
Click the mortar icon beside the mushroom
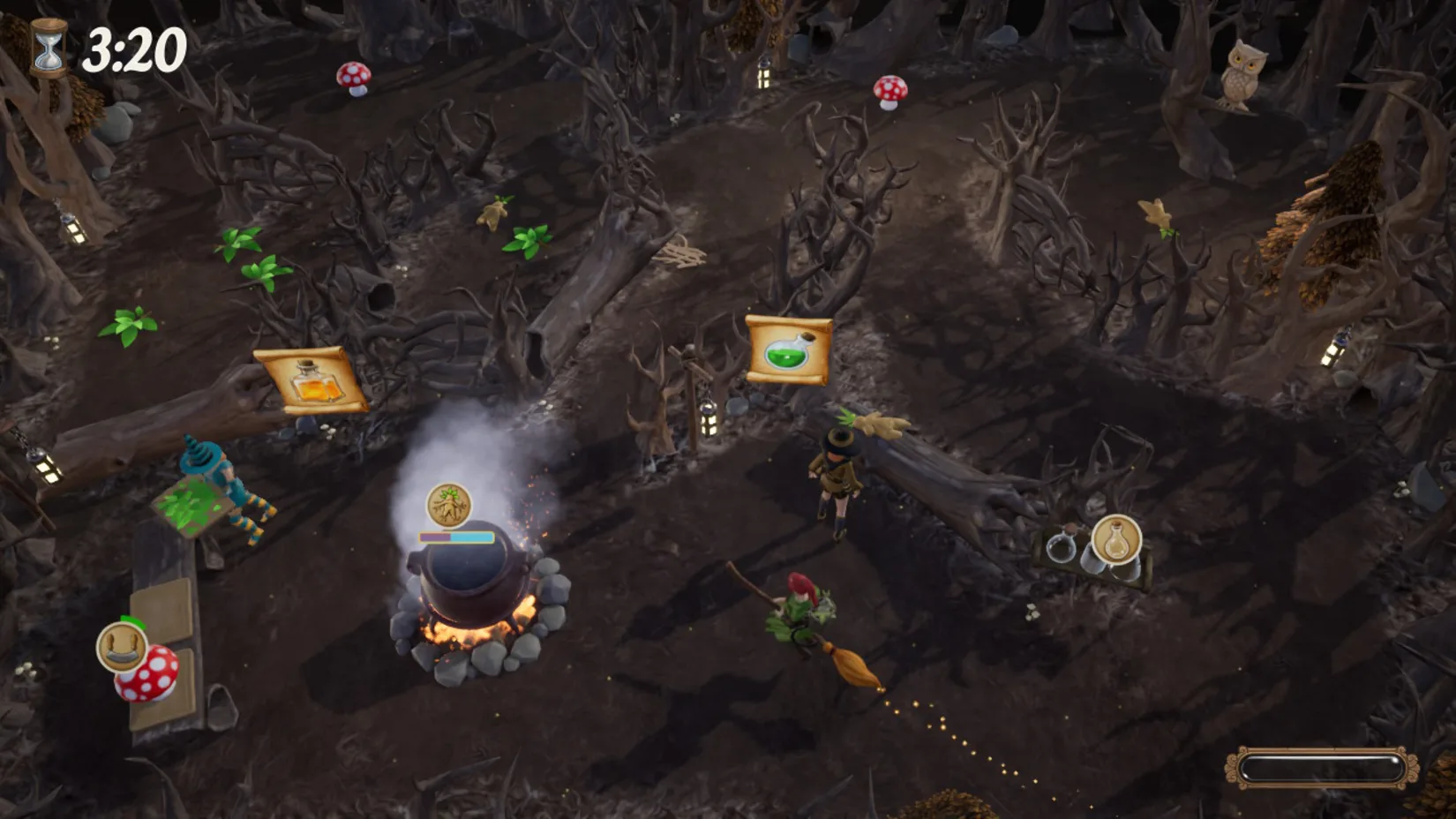(120, 646)
